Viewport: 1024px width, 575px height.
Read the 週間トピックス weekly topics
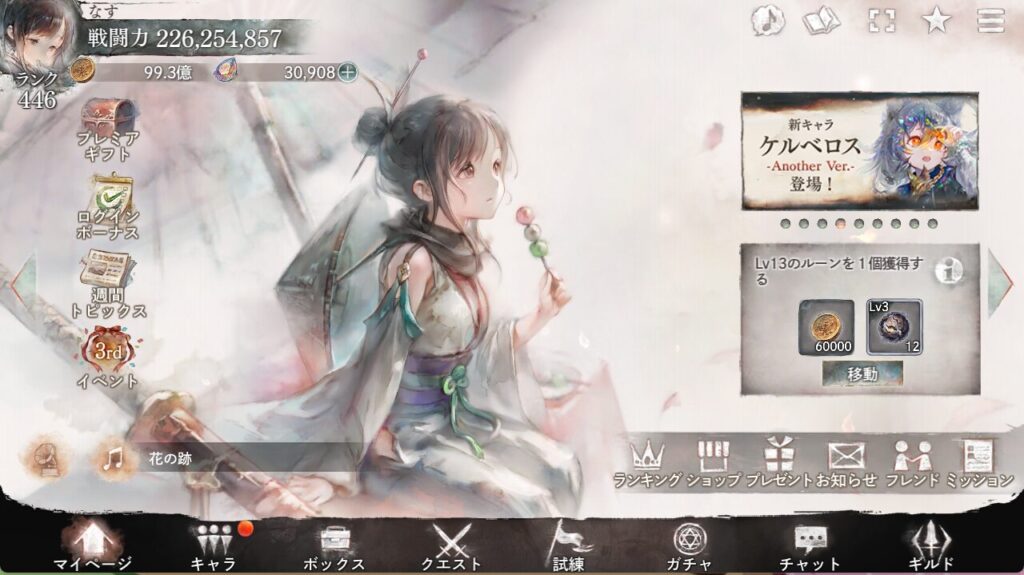pos(110,283)
